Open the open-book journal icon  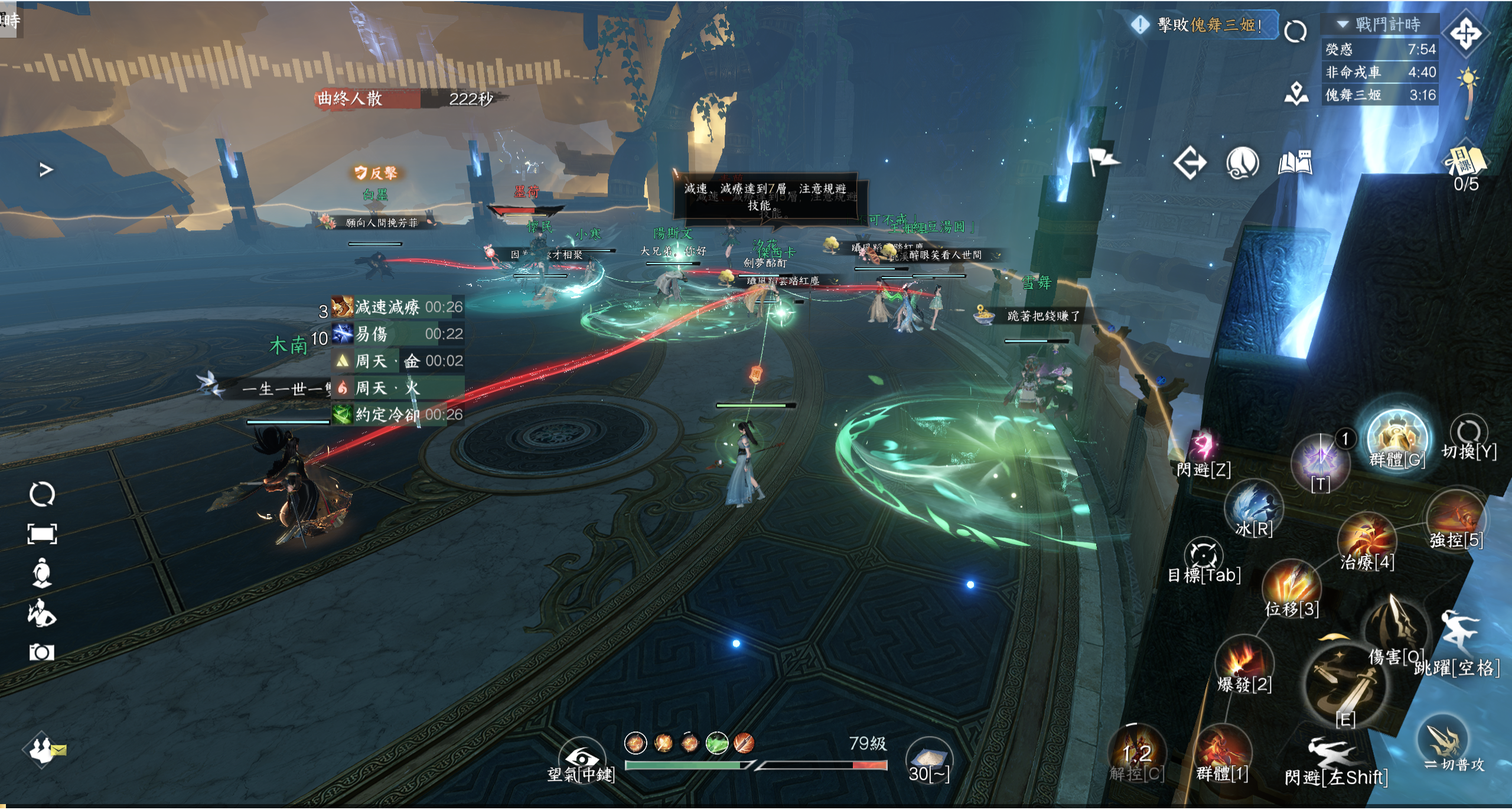[x=1295, y=162]
